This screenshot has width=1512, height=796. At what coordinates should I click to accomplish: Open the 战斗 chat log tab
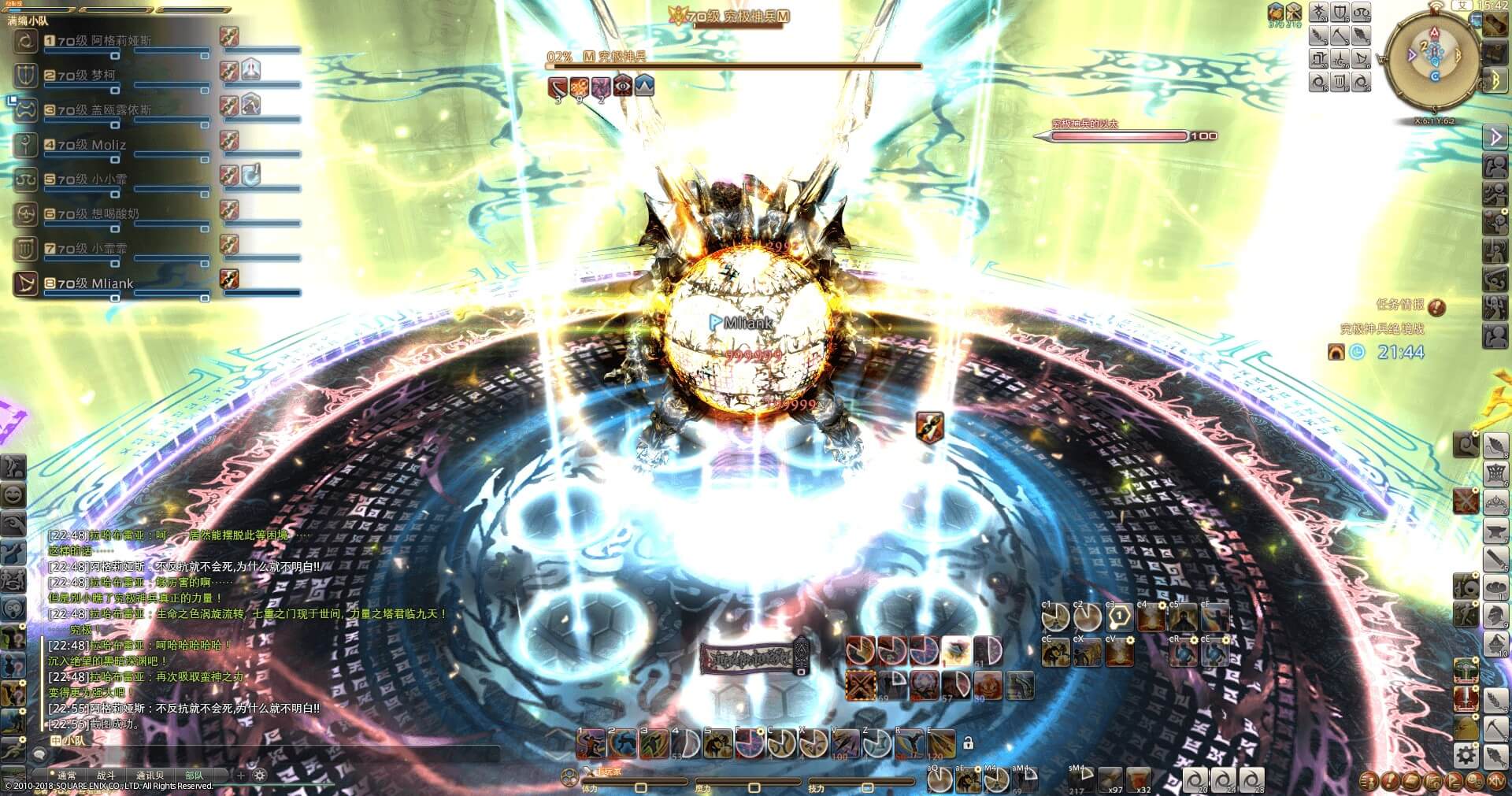click(x=106, y=776)
